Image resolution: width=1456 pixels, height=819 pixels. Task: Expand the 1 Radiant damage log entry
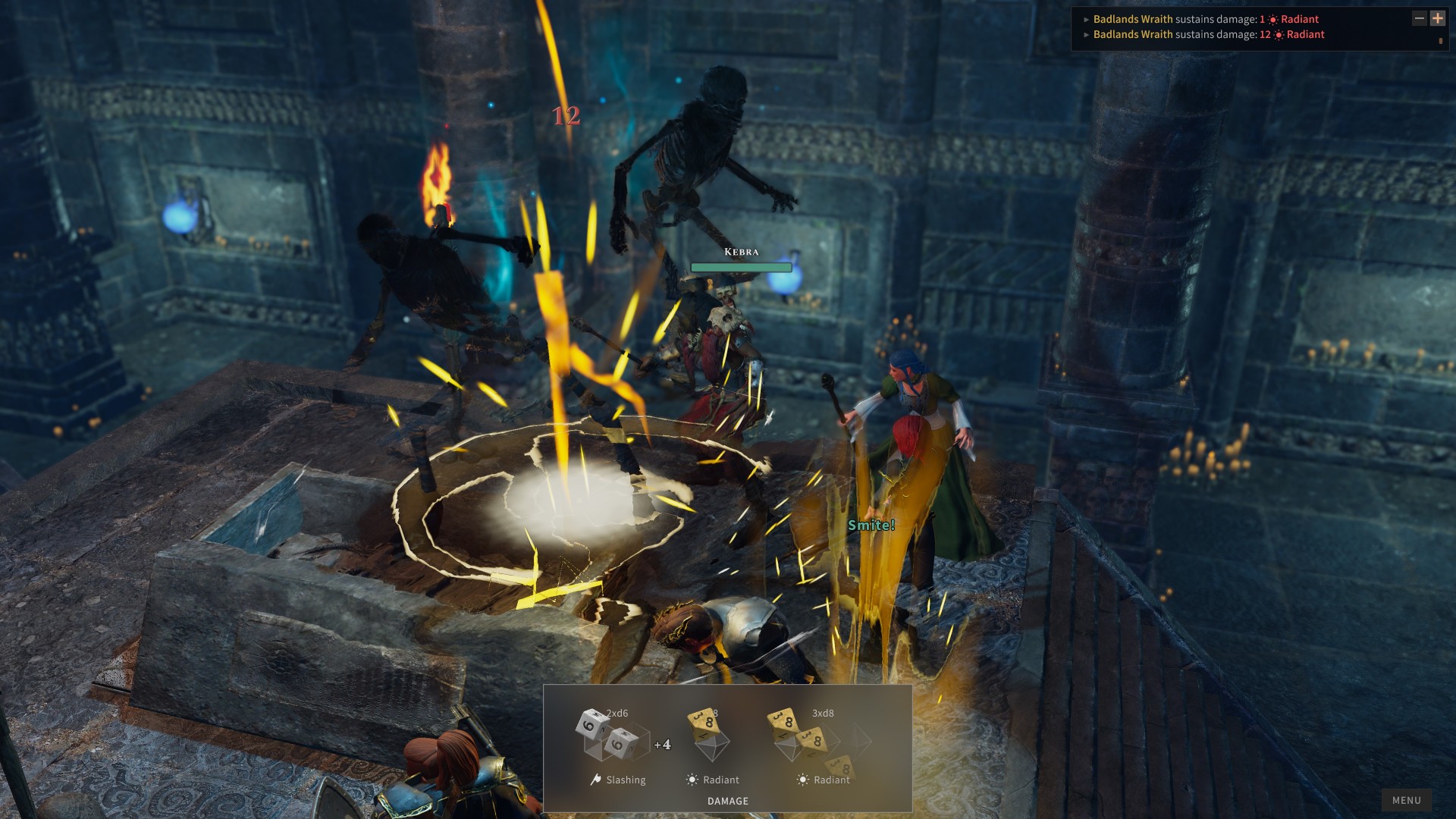pos(1087,20)
